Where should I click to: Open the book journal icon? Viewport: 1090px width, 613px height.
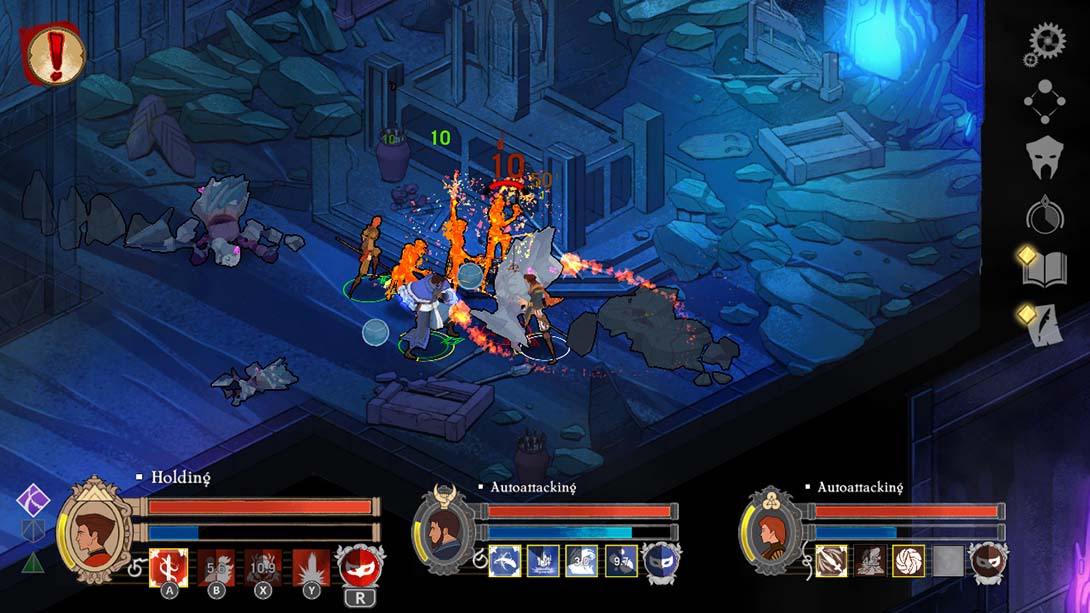coord(1044,269)
